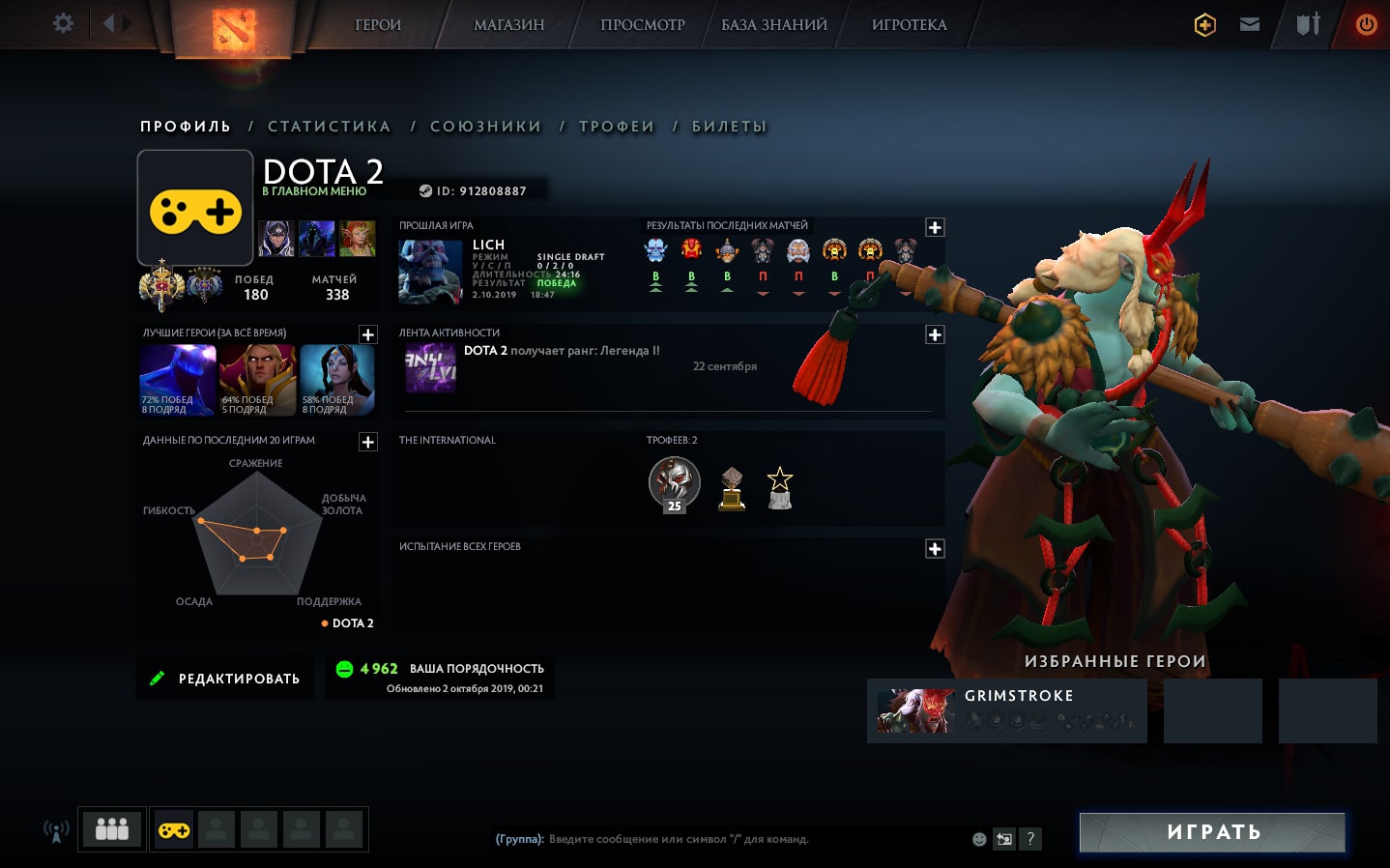Switch to the Статистика profile tab
The image size is (1390, 868).
coord(329,127)
